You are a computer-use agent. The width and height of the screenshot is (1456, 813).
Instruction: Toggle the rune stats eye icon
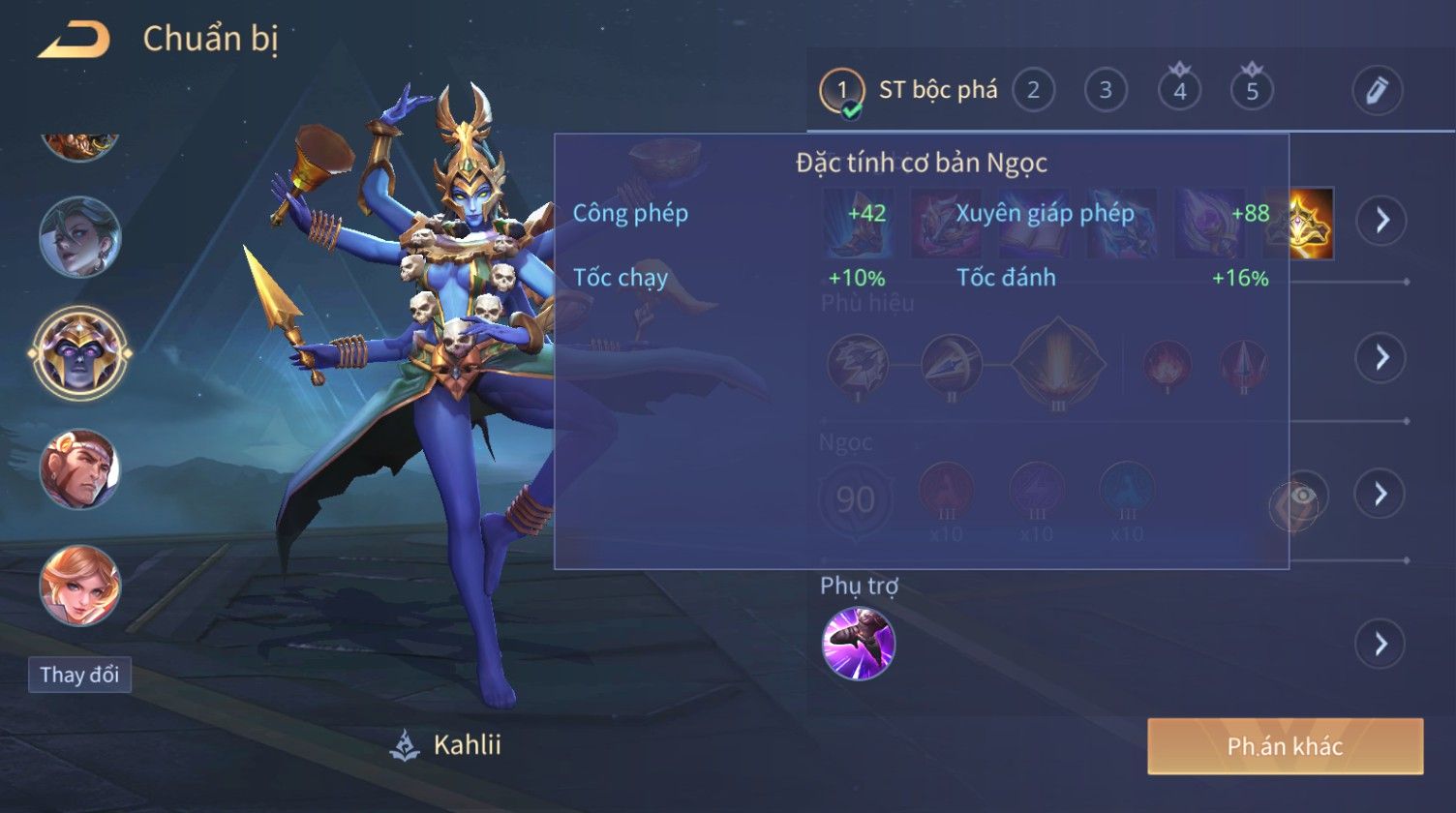pos(1302,497)
